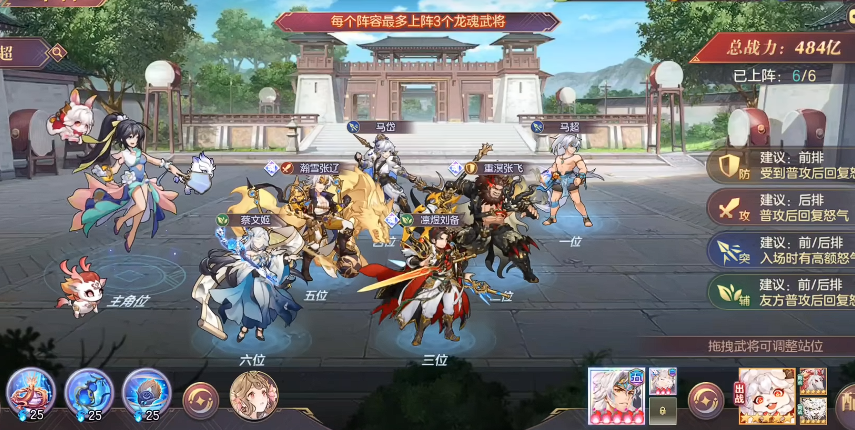Screen dimensions: 855x430
Task: Click the crescent star button beside skill orbs
Action: tap(201, 400)
